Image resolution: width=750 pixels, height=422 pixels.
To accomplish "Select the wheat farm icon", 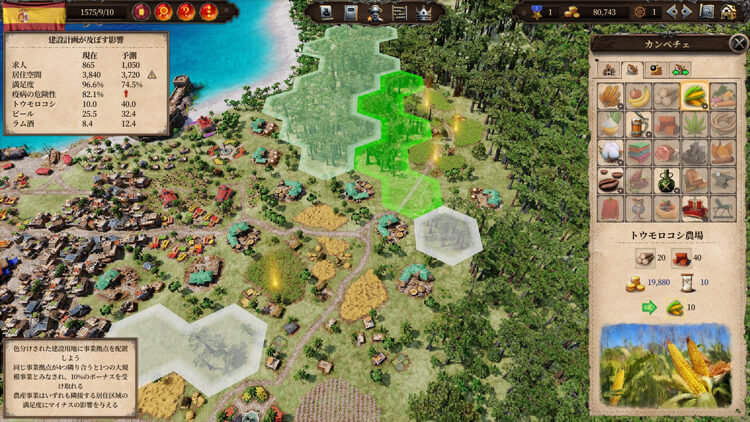I will [x=610, y=95].
